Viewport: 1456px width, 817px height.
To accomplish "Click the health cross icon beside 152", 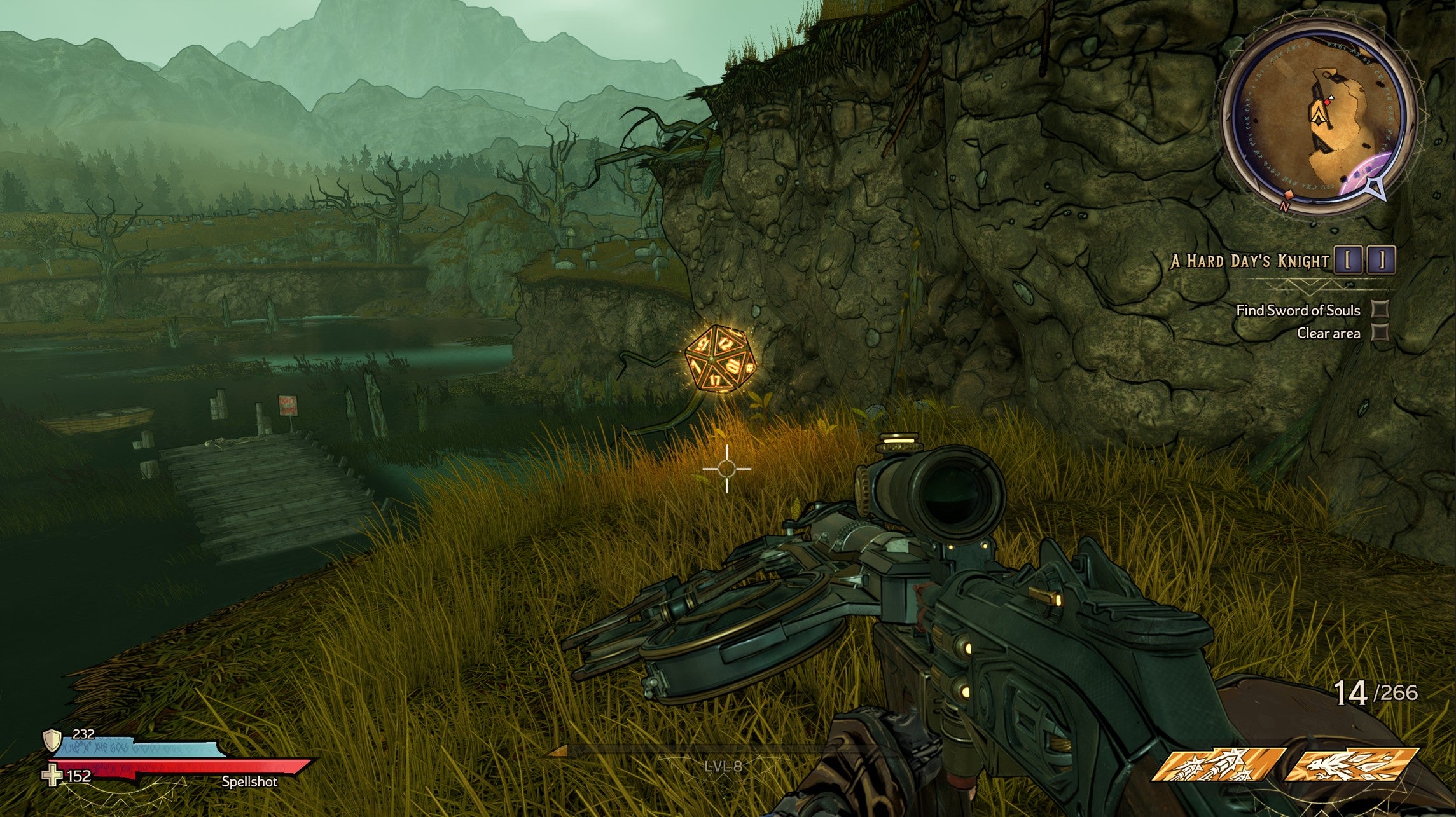I will [52, 776].
